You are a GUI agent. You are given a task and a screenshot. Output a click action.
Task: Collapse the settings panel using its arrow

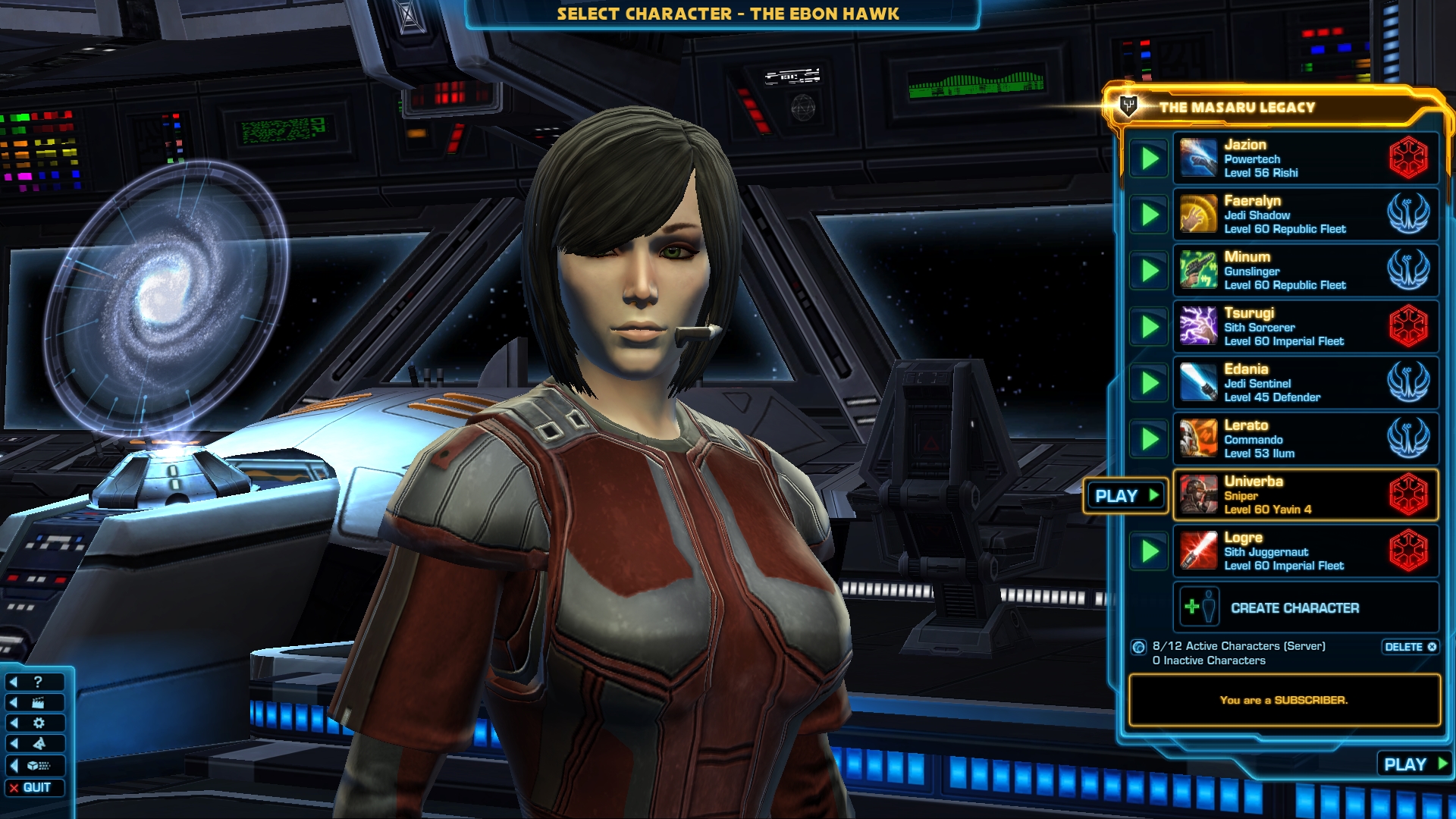coord(14,723)
